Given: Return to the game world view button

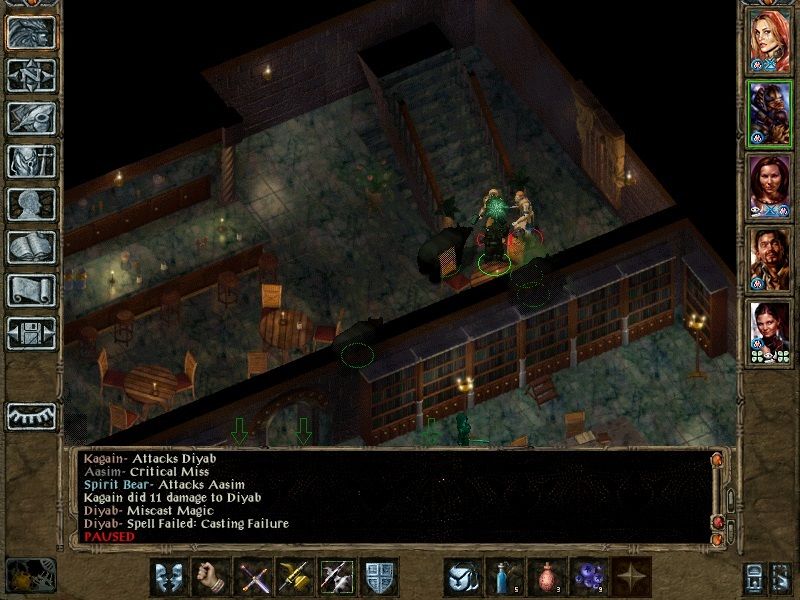Looking at the screenshot, I should coord(31,33).
